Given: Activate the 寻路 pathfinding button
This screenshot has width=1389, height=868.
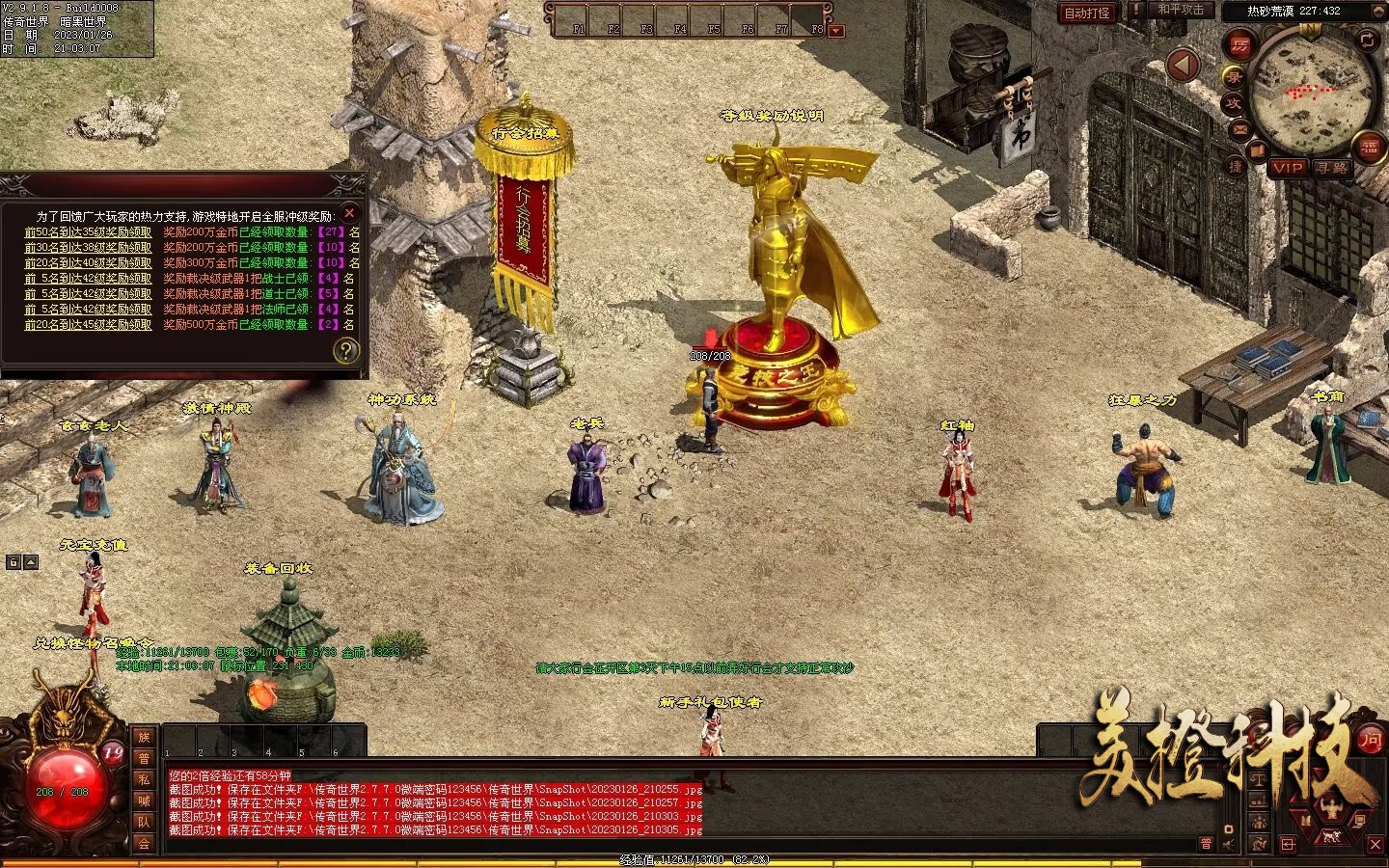Looking at the screenshot, I should 1332,168.
